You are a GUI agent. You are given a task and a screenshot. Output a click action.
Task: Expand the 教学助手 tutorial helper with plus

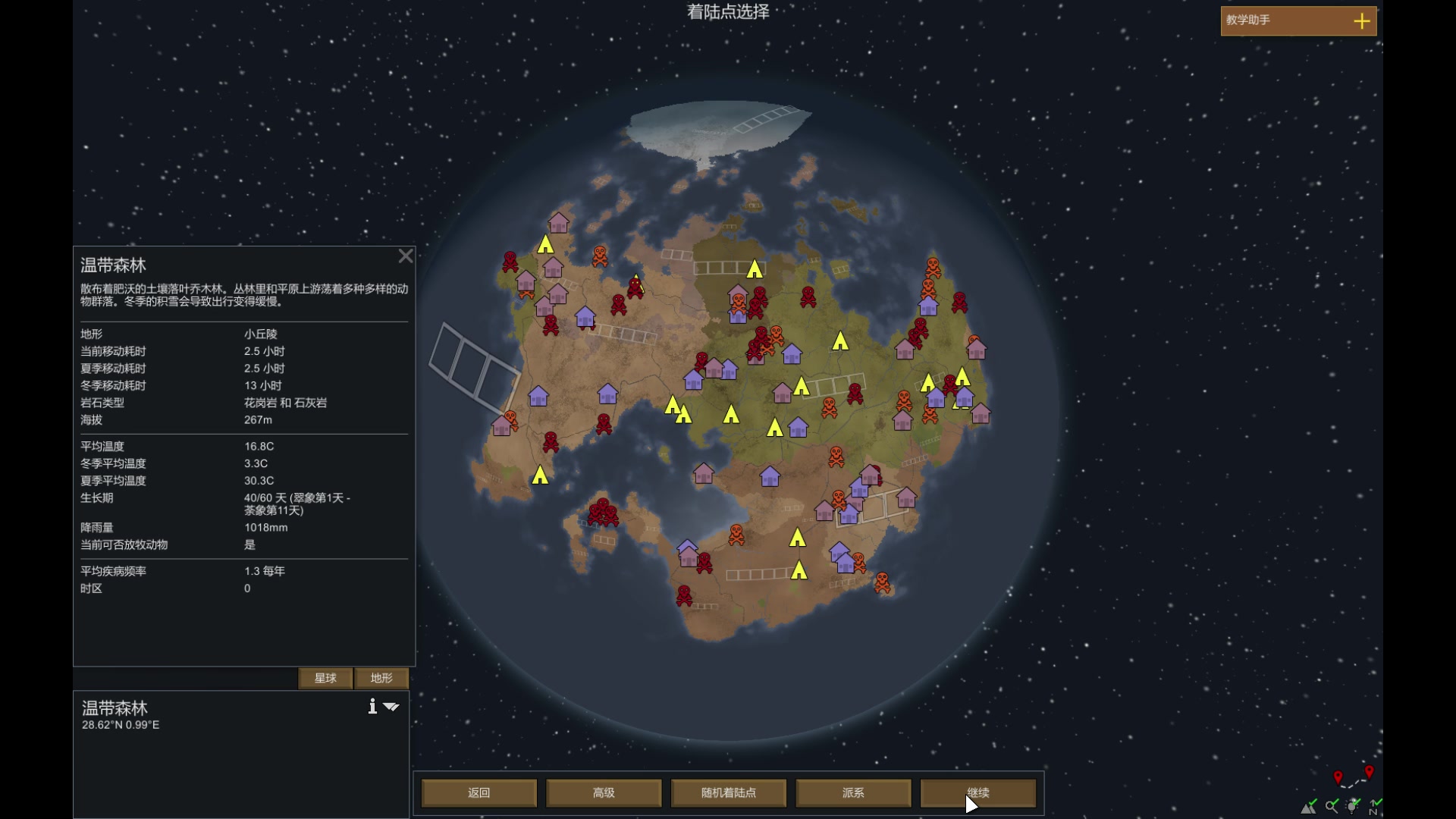1362,20
